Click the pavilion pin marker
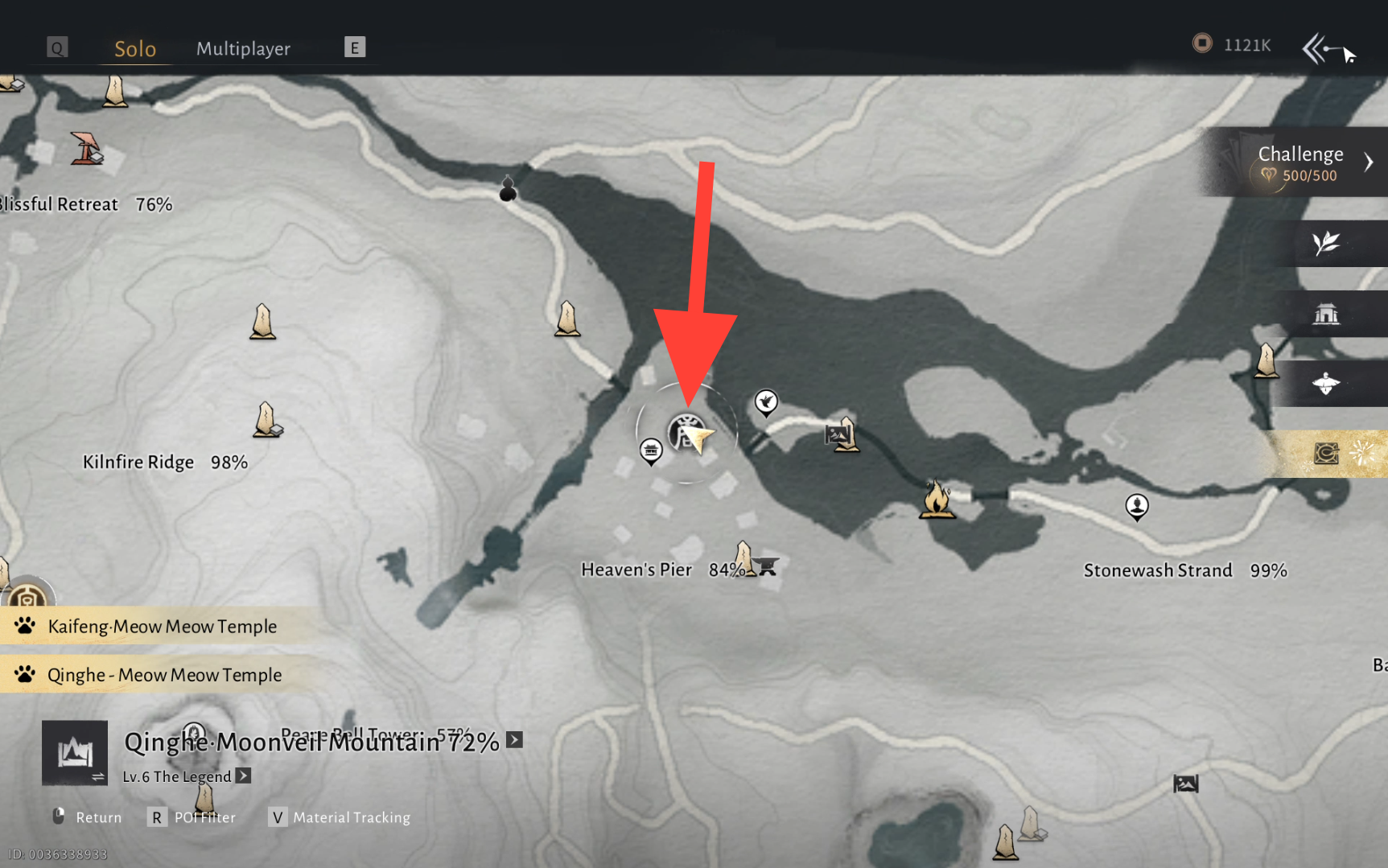 (x=650, y=450)
